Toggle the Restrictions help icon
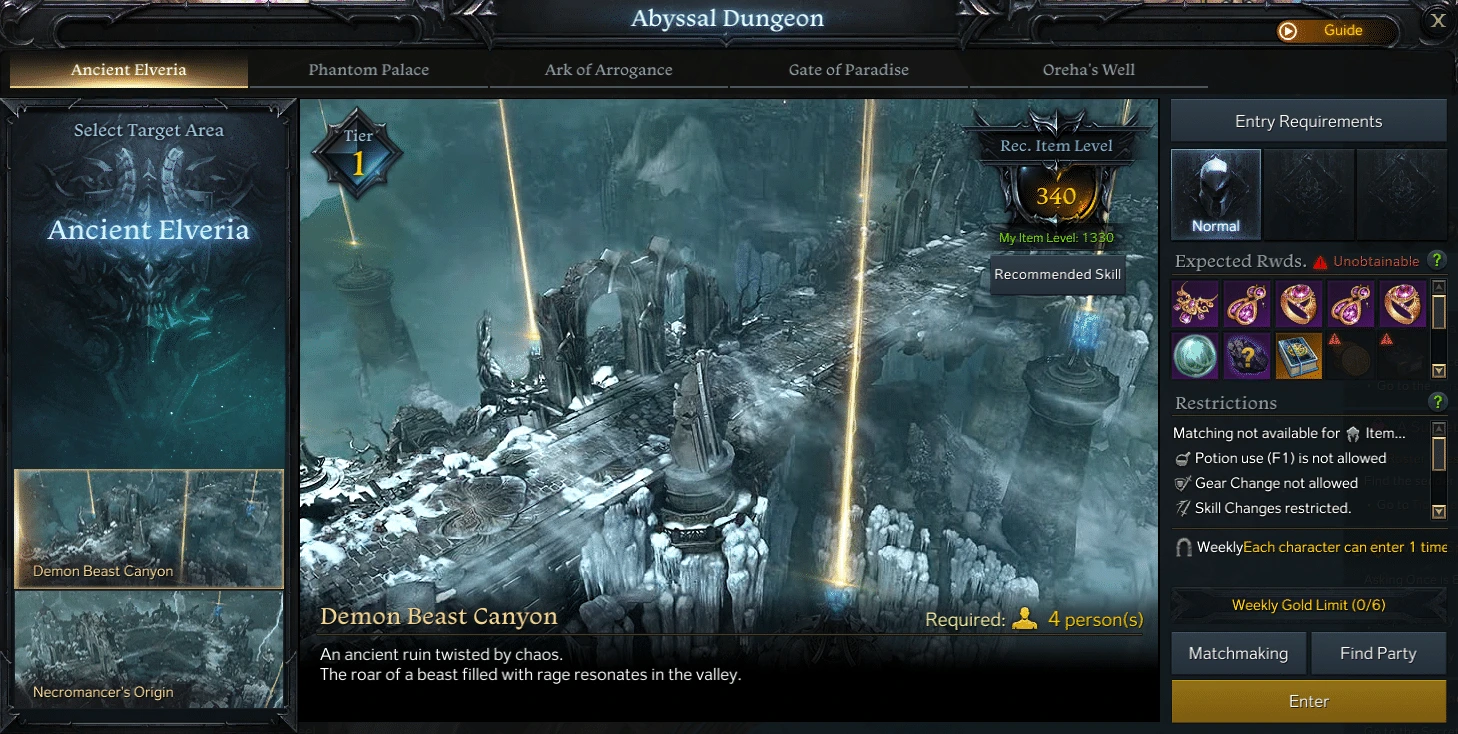This screenshot has width=1458, height=734. 1437,402
